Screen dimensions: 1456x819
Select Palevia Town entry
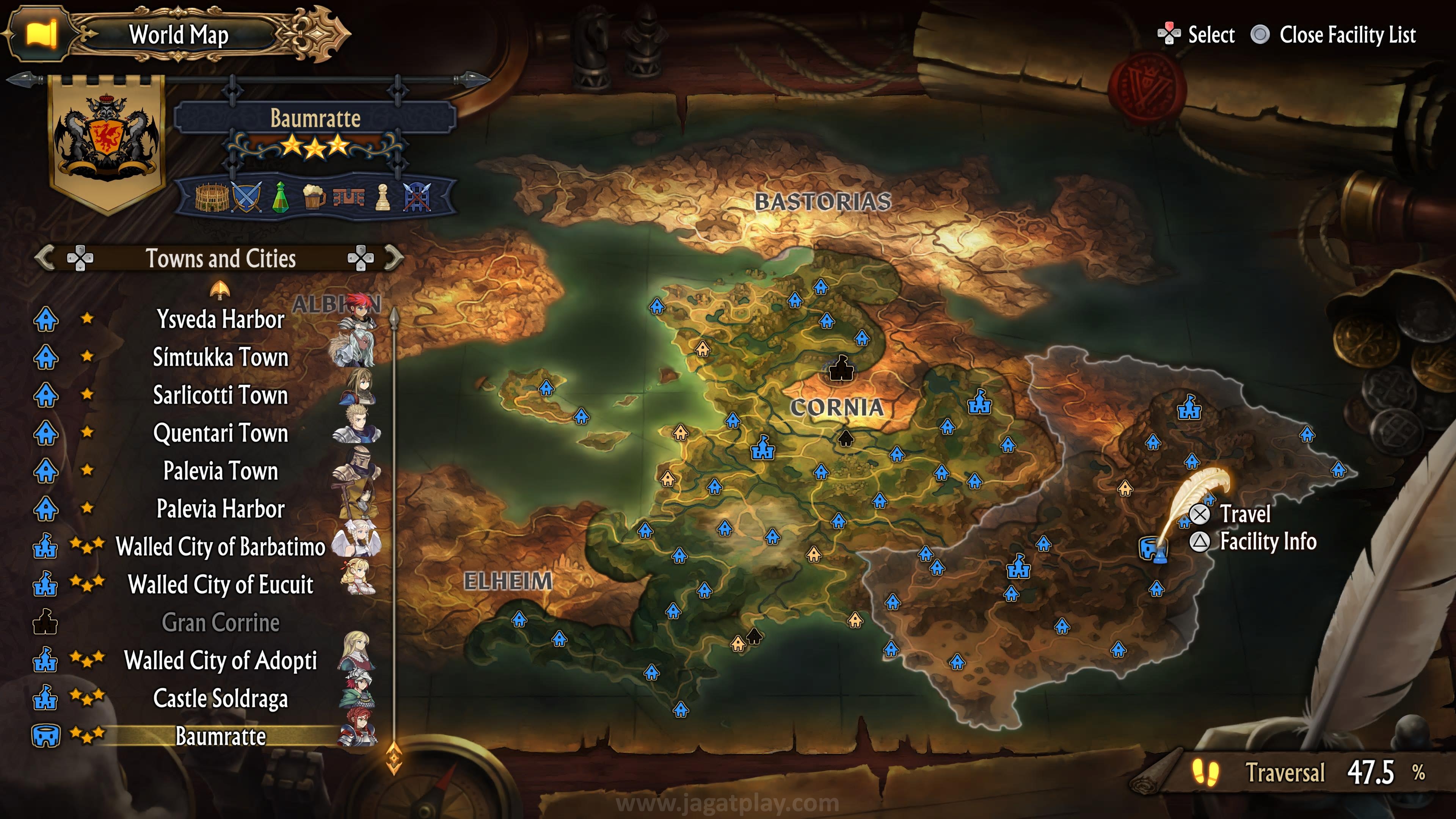point(220,471)
